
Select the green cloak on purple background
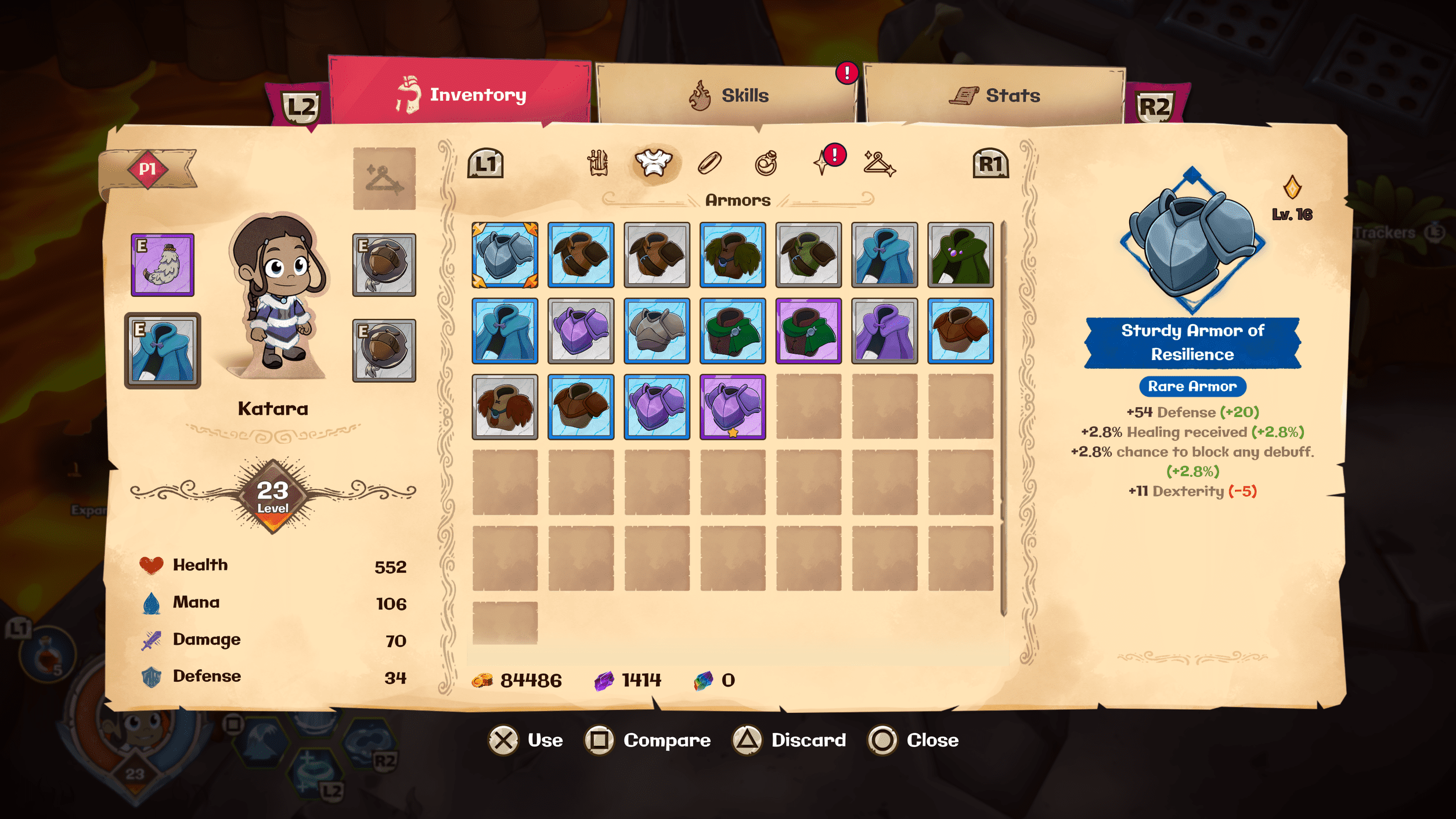pyautogui.click(x=808, y=331)
